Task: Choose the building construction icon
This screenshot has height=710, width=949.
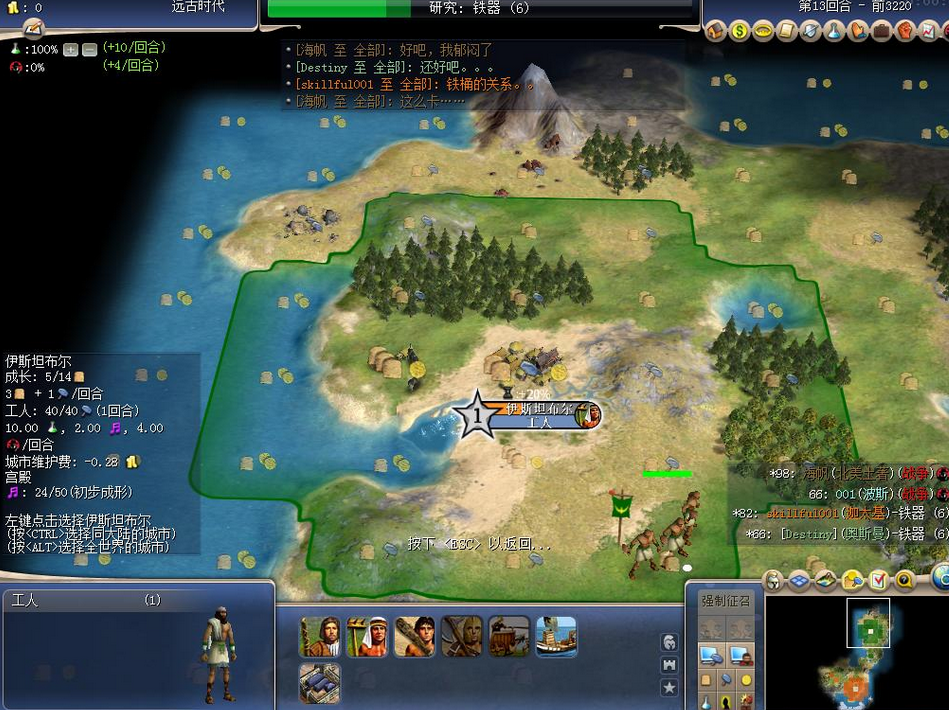Action: pos(320,684)
